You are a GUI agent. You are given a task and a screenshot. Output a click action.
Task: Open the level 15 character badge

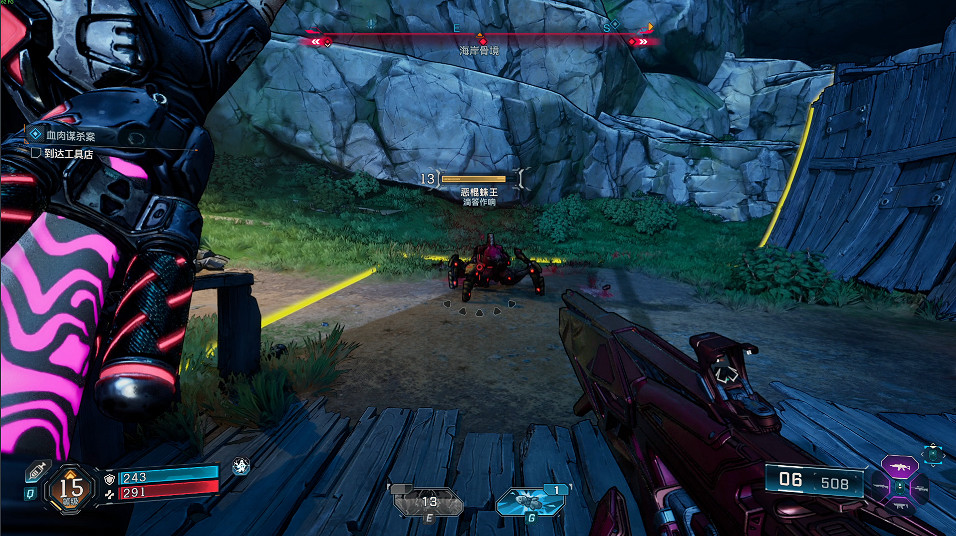coord(71,487)
